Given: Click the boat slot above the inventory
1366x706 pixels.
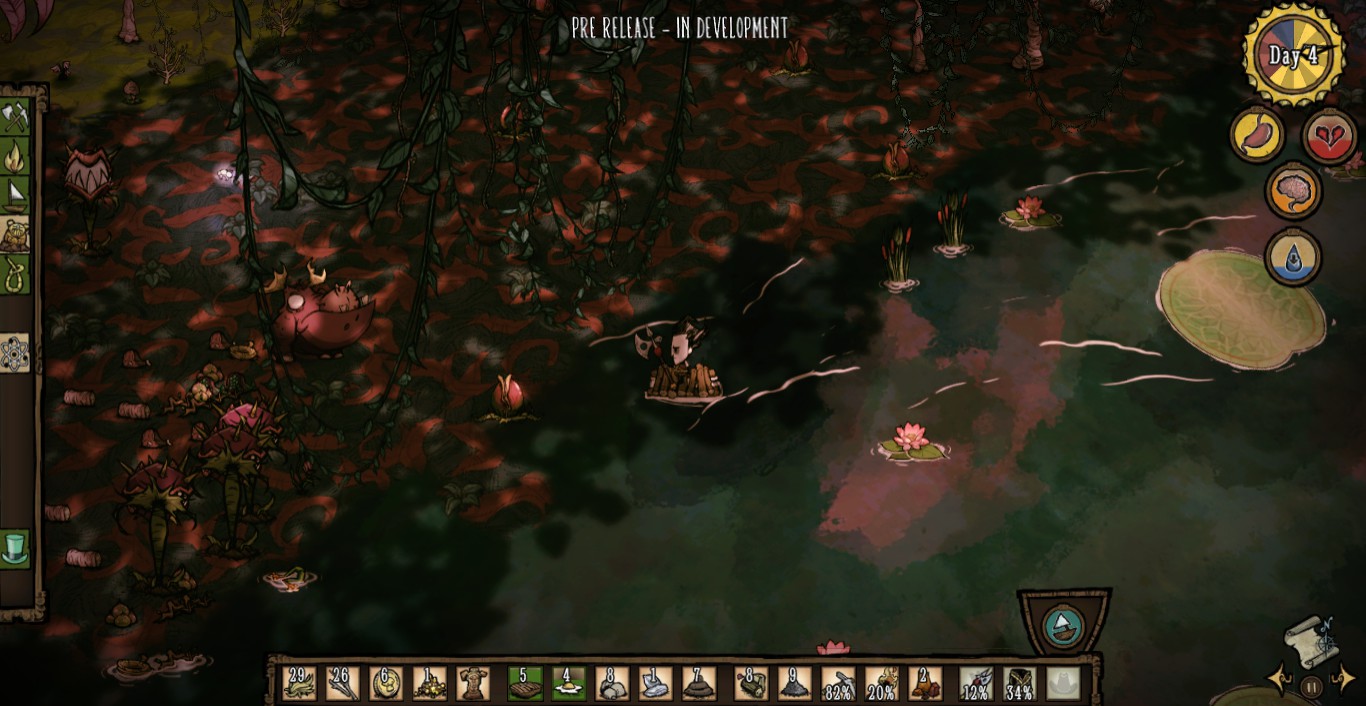Looking at the screenshot, I should [x=1063, y=627].
